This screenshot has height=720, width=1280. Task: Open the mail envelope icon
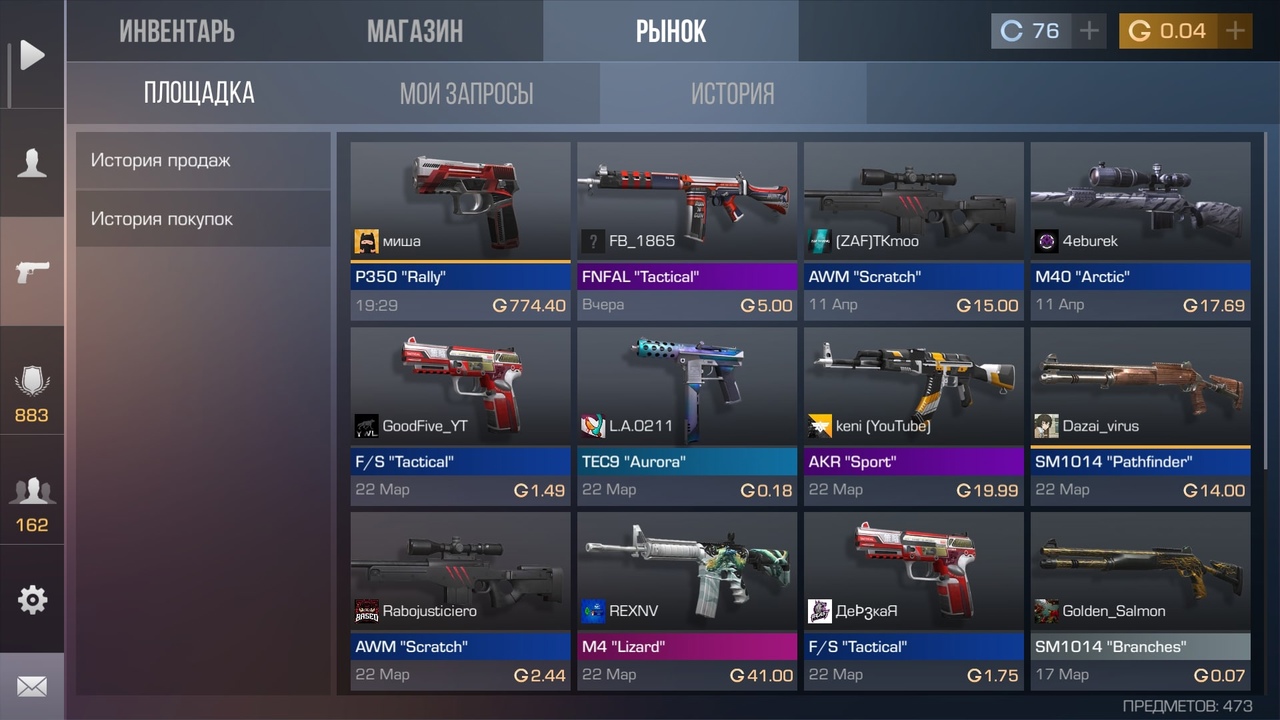(32, 687)
